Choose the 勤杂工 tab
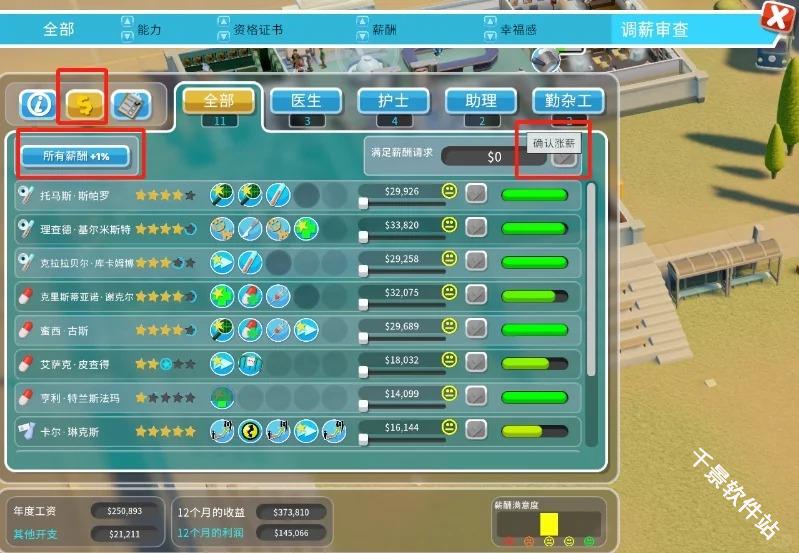Viewport: 799px width, 553px height. point(568,102)
